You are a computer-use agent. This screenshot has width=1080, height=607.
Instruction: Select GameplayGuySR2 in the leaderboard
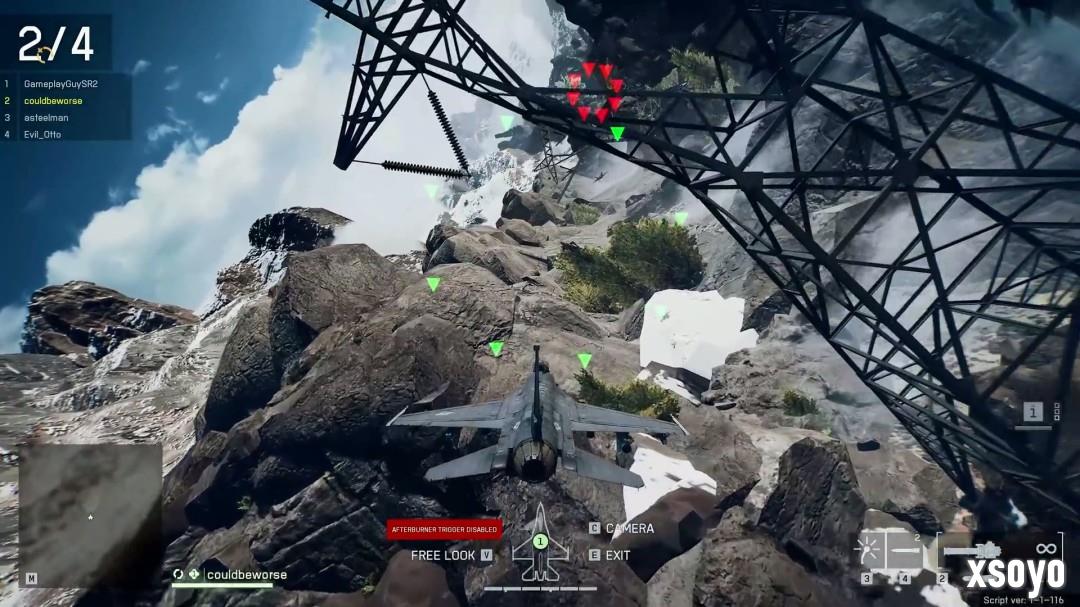pos(60,84)
